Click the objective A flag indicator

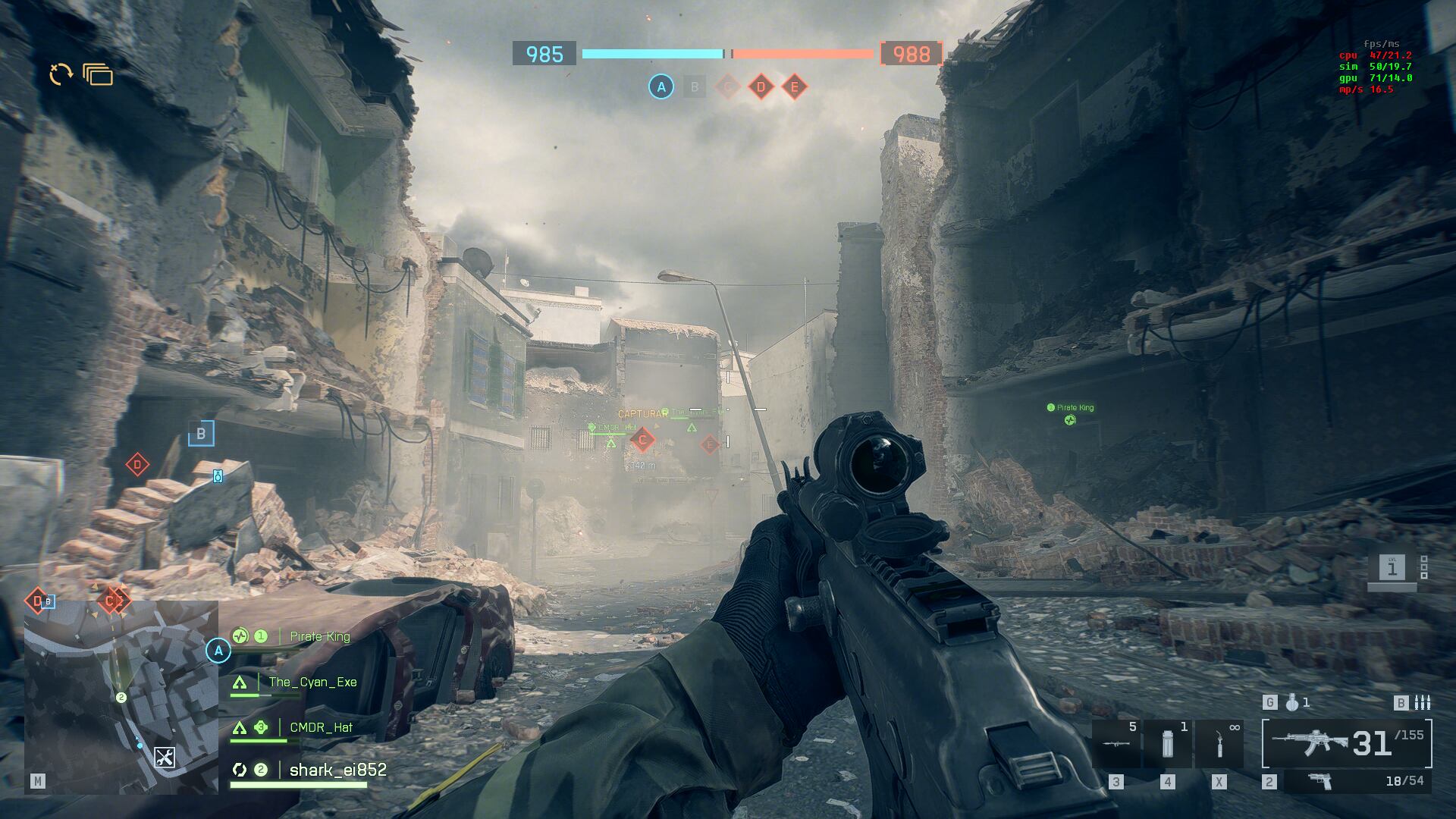pyautogui.click(x=661, y=87)
